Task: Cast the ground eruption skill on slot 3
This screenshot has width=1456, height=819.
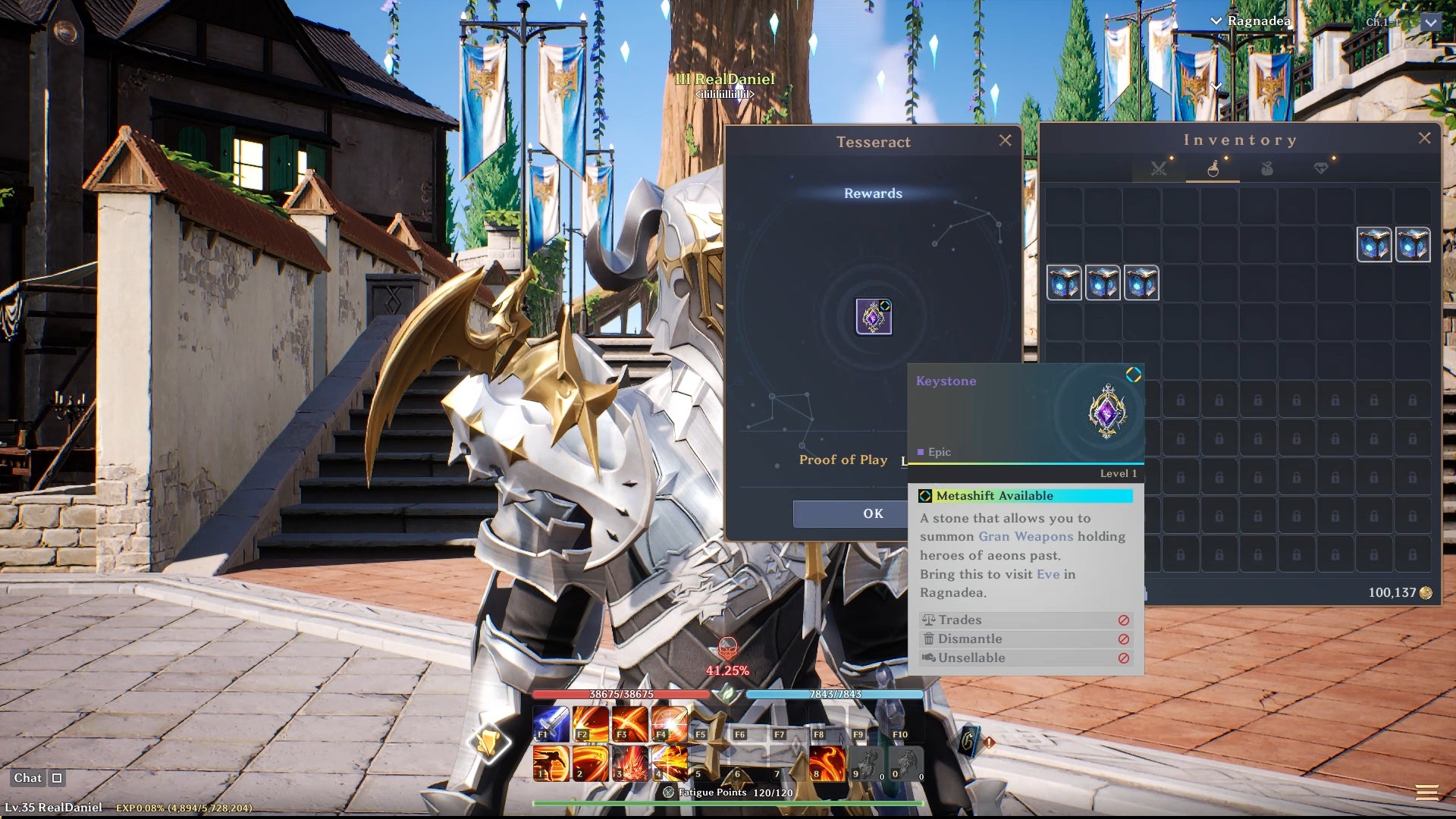Action: (630, 763)
